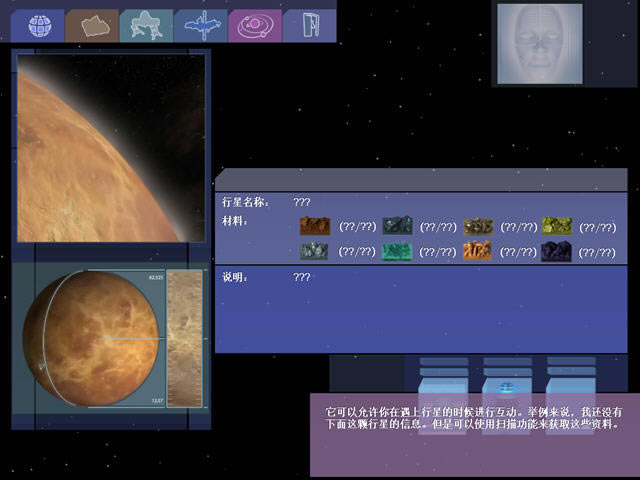The image size is (640, 480).
Task: Click the rotating planet globe scanner
Action: [x=90, y=340]
